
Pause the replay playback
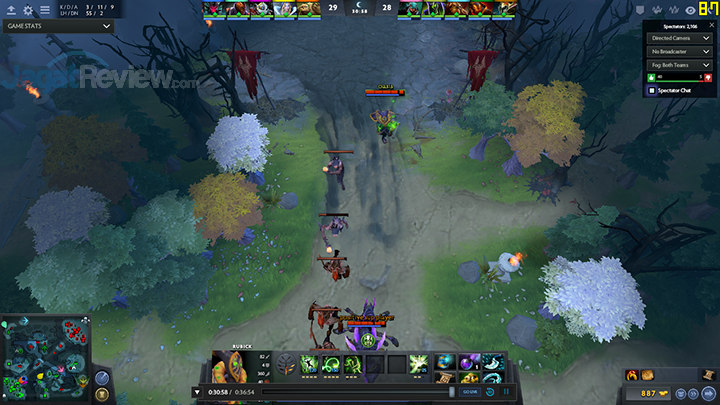[x=505, y=392]
